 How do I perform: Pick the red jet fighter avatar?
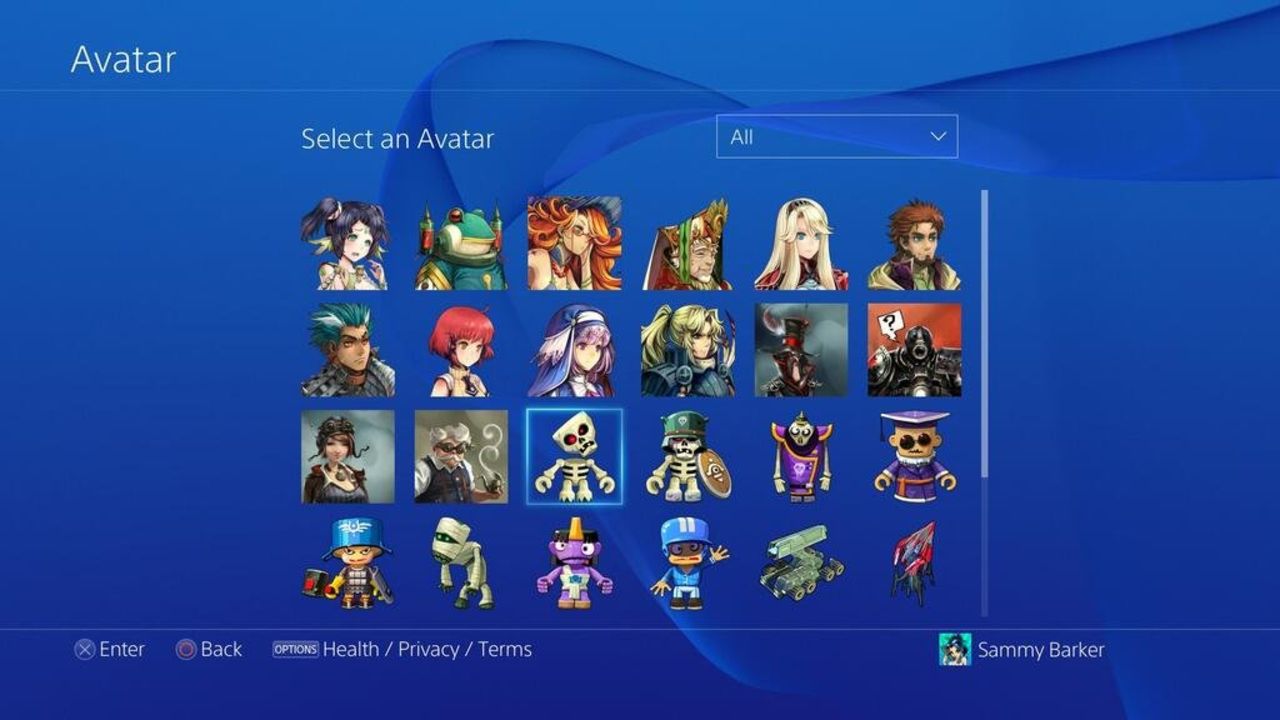click(915, 566)
